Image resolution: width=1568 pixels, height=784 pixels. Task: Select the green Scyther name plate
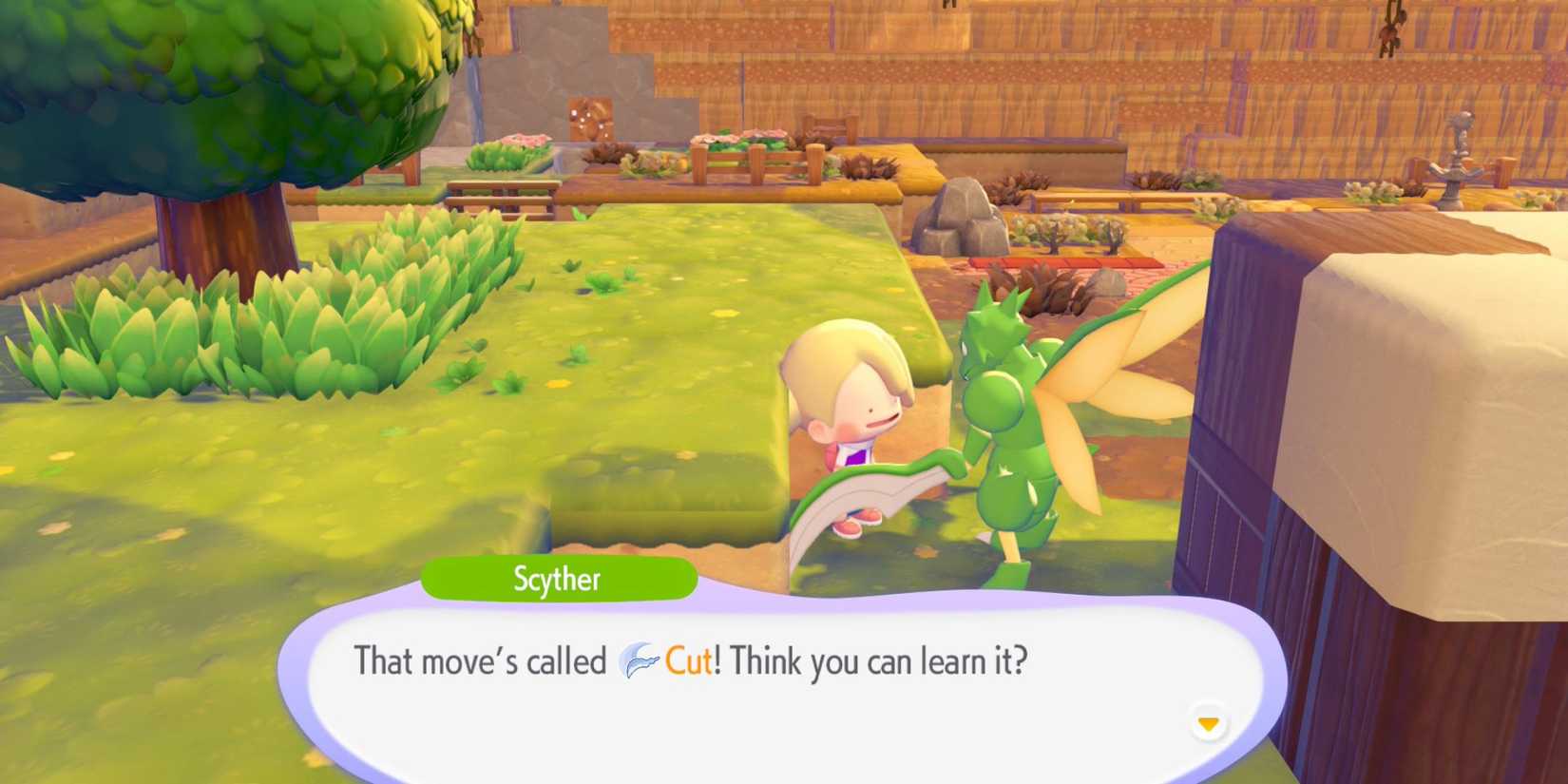click(x=560, y=579)
